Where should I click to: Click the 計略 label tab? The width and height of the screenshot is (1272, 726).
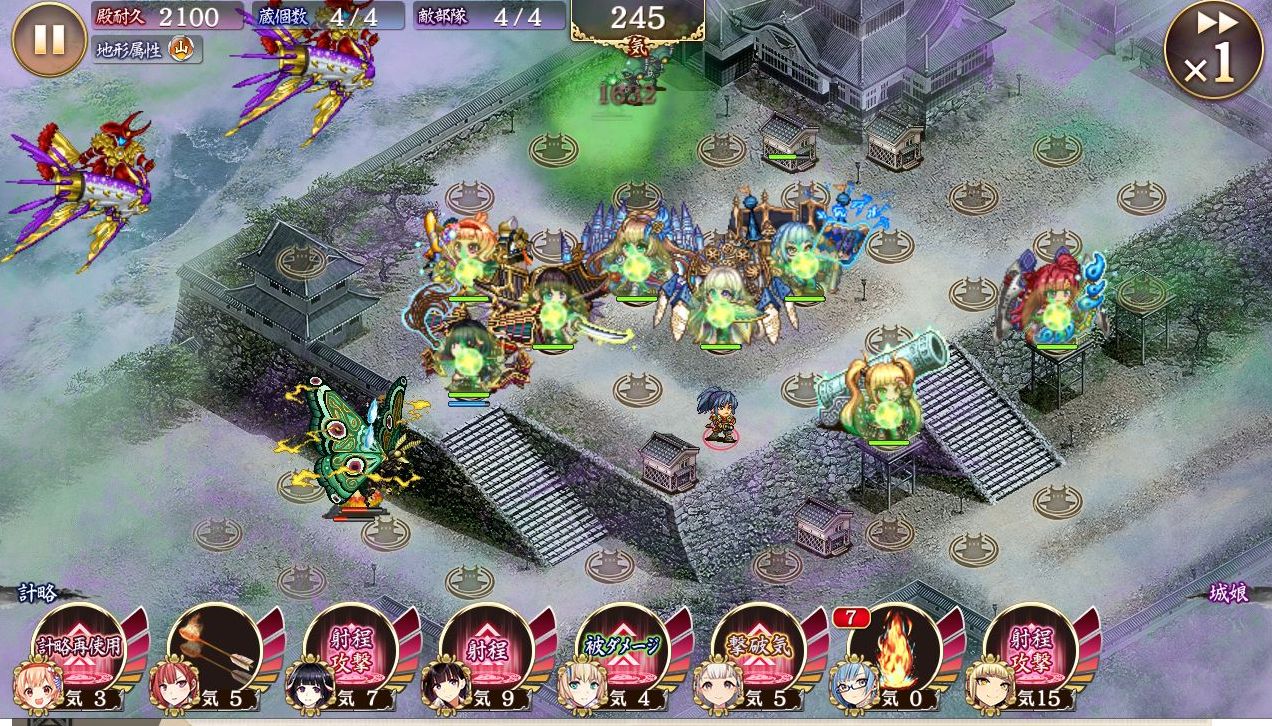pos(37,593)
